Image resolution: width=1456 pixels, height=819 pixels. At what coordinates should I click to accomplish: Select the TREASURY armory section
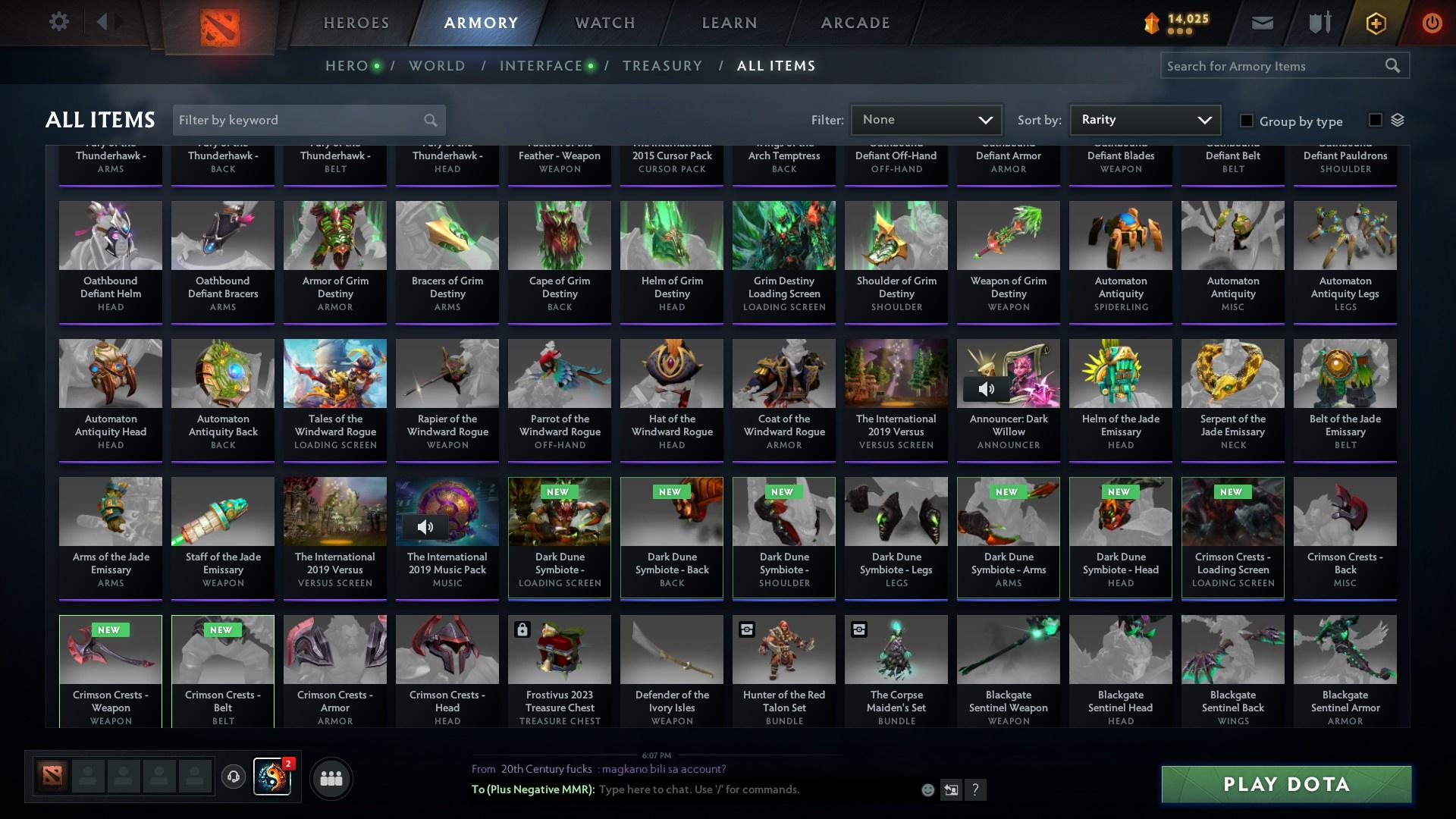coord(662,66)
